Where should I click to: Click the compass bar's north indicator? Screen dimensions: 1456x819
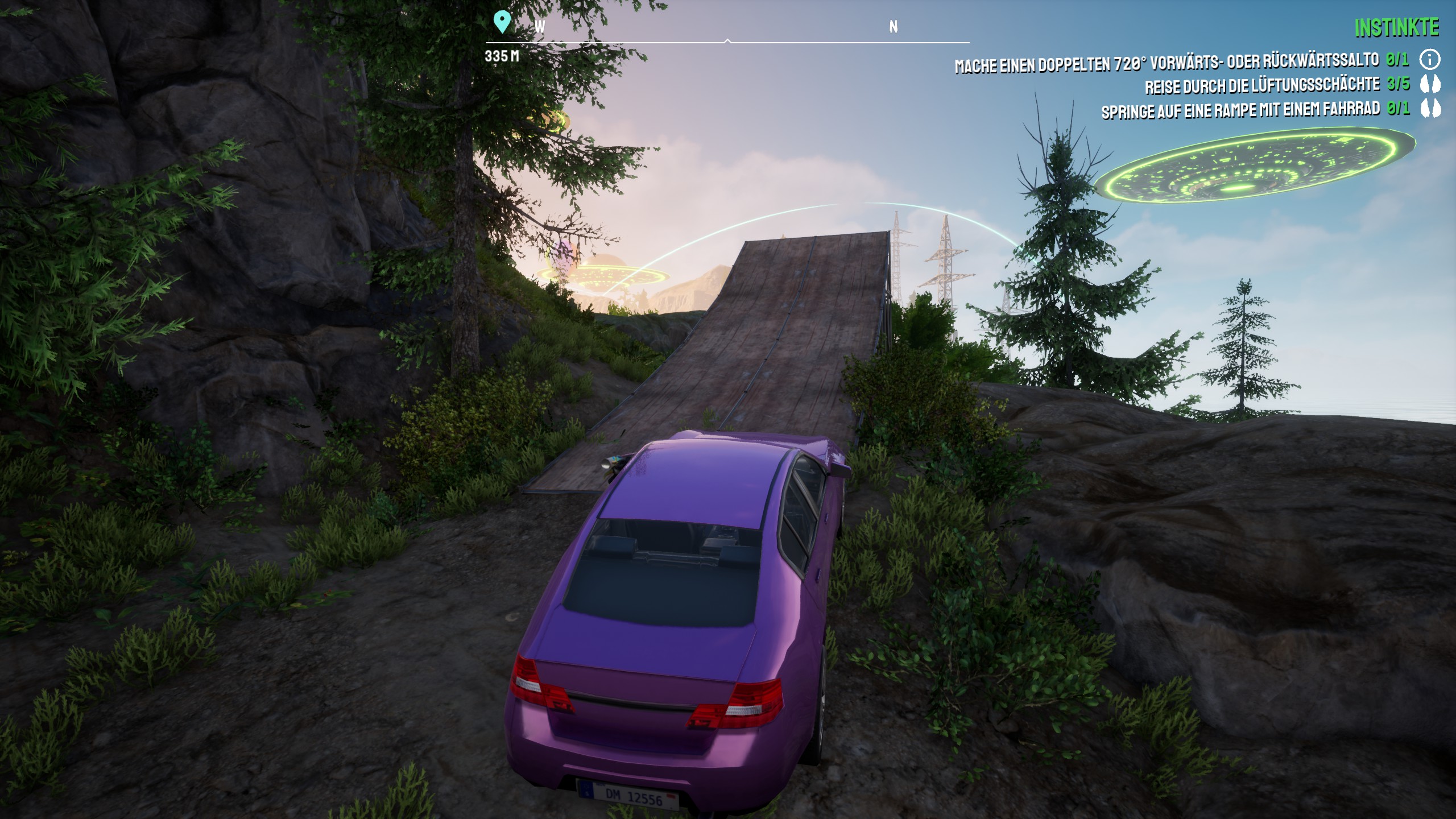tap(894, 27)
